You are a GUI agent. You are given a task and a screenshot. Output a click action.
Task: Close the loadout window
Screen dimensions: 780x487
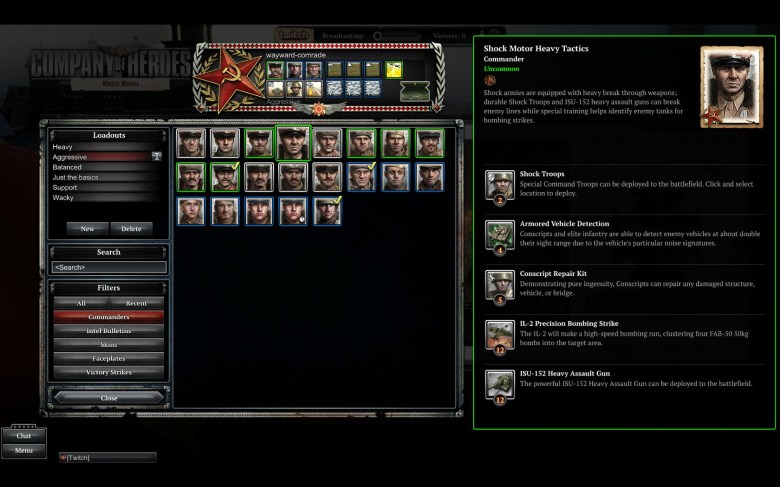click(x=109, y=398)
